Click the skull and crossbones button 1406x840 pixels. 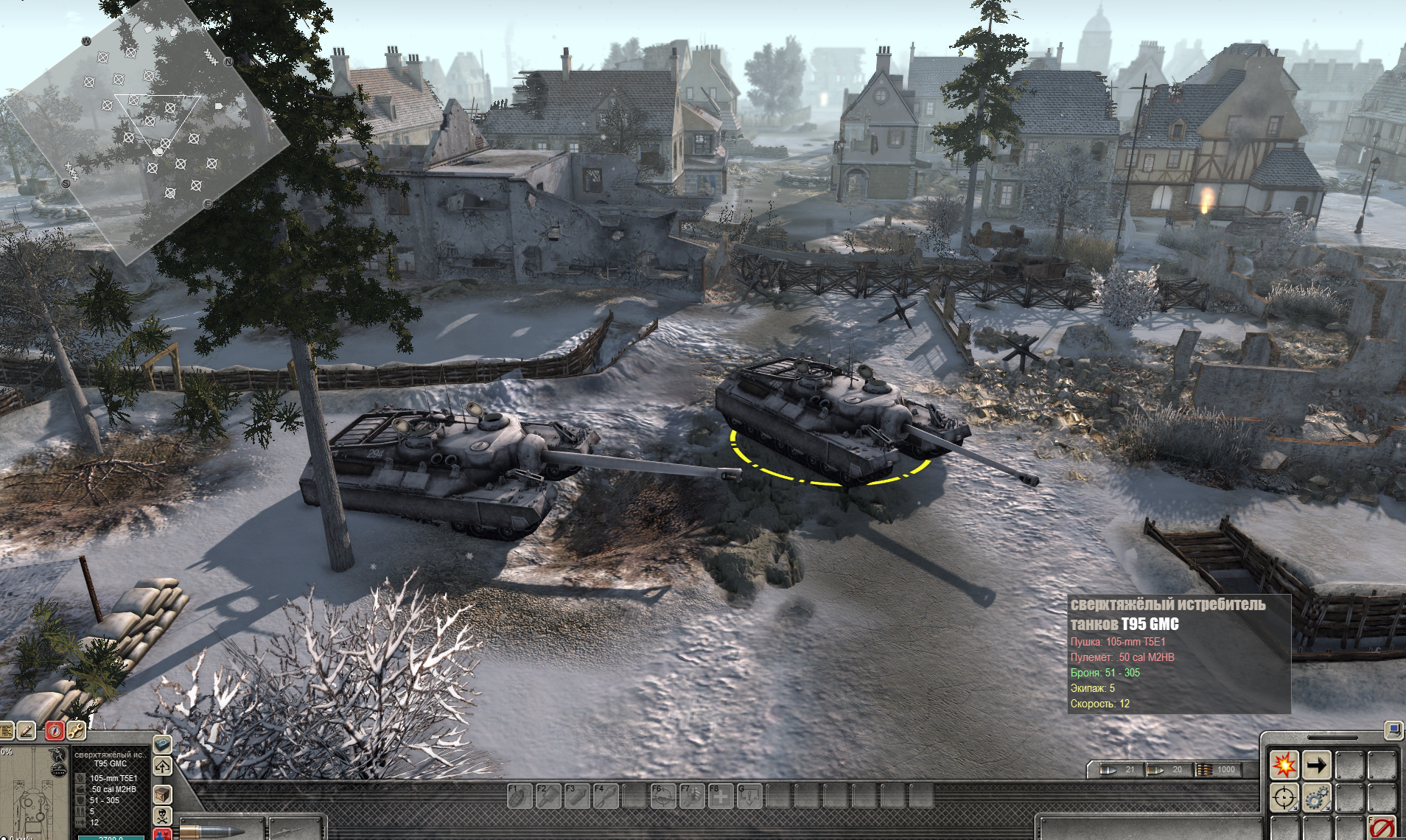[162, 815]
